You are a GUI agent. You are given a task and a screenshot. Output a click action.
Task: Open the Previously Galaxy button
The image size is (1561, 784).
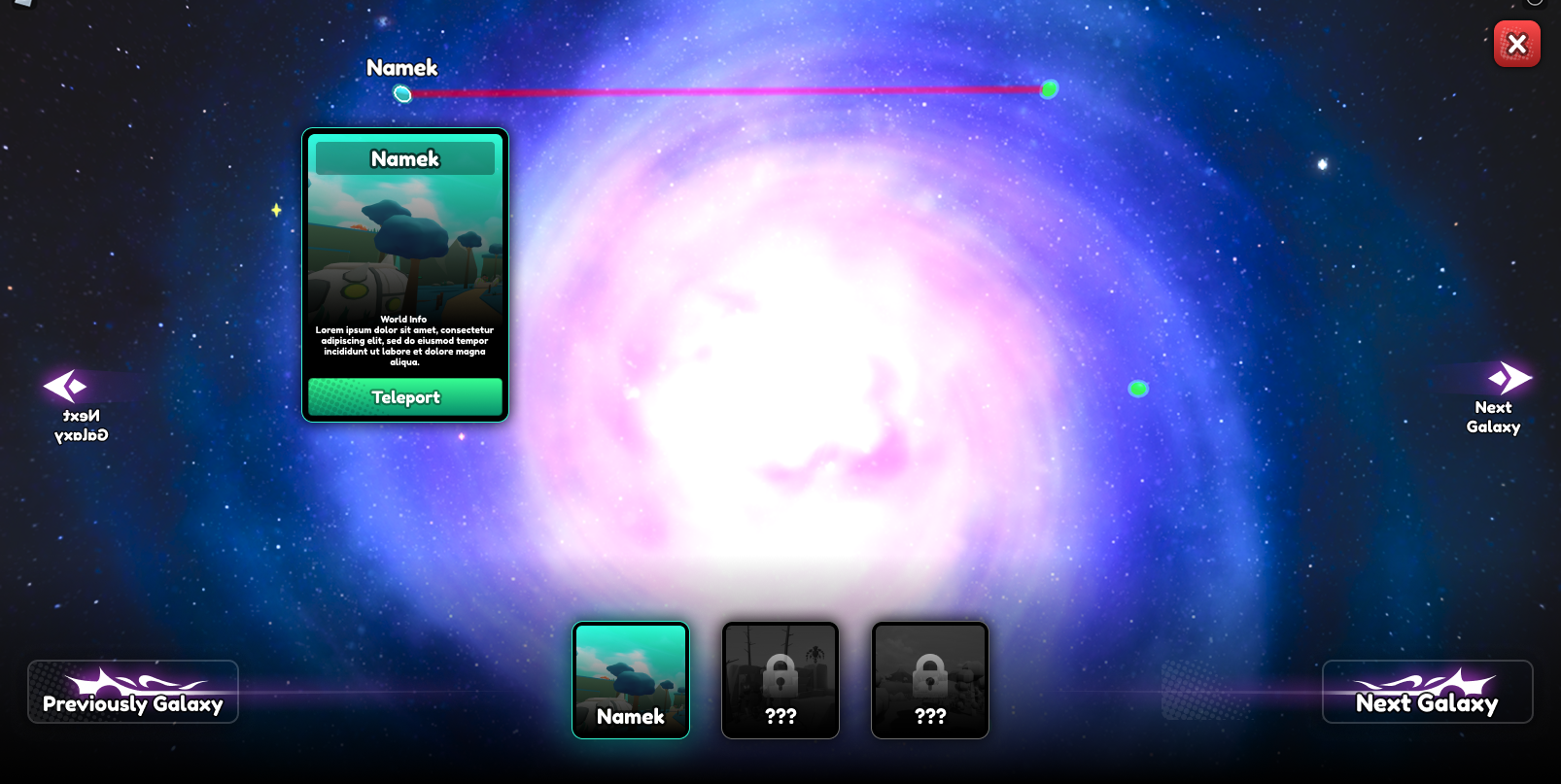pos(133,692)
